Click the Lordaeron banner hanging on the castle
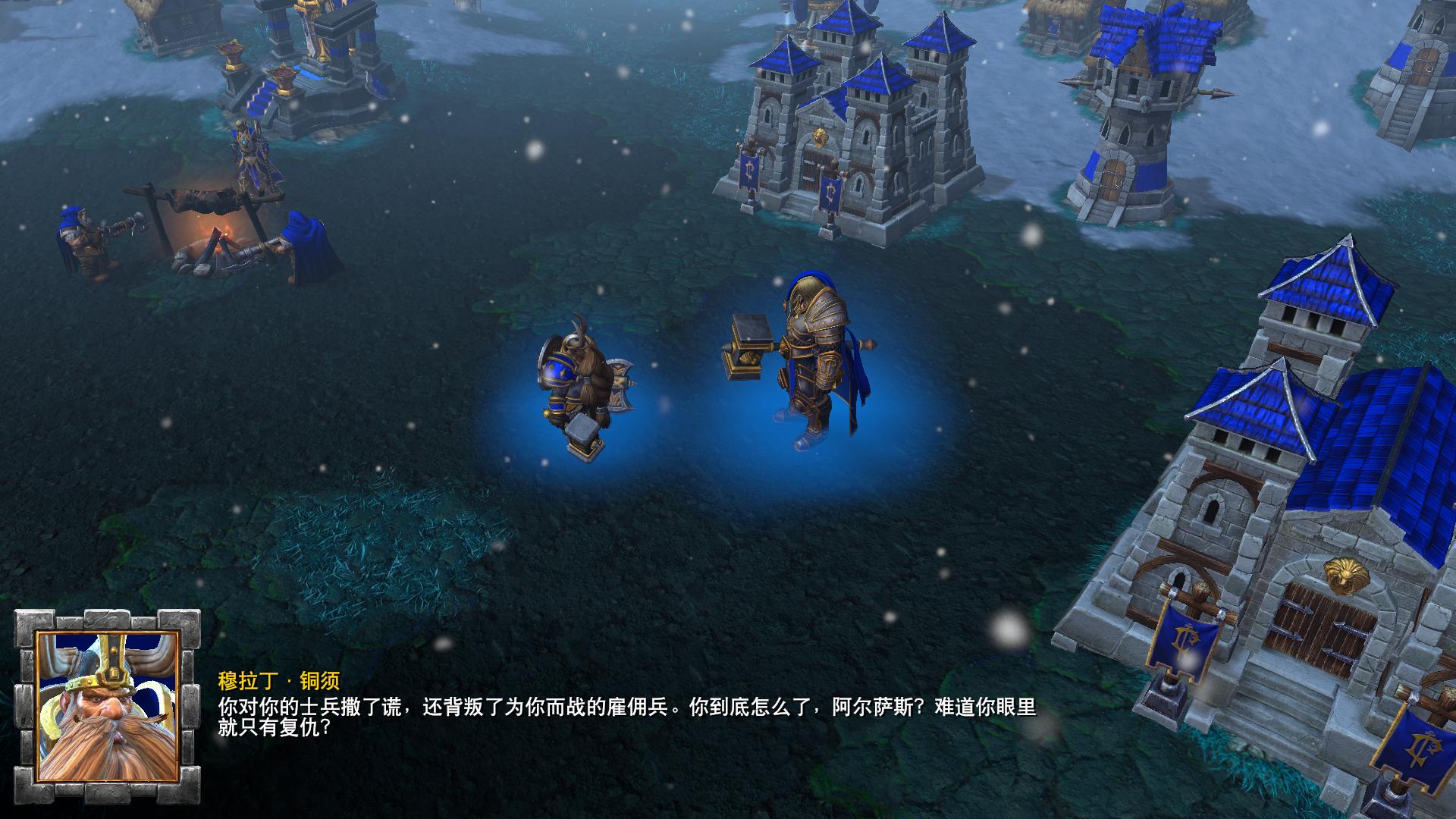Screen dimensions: 1456x819 pos(751,167)
